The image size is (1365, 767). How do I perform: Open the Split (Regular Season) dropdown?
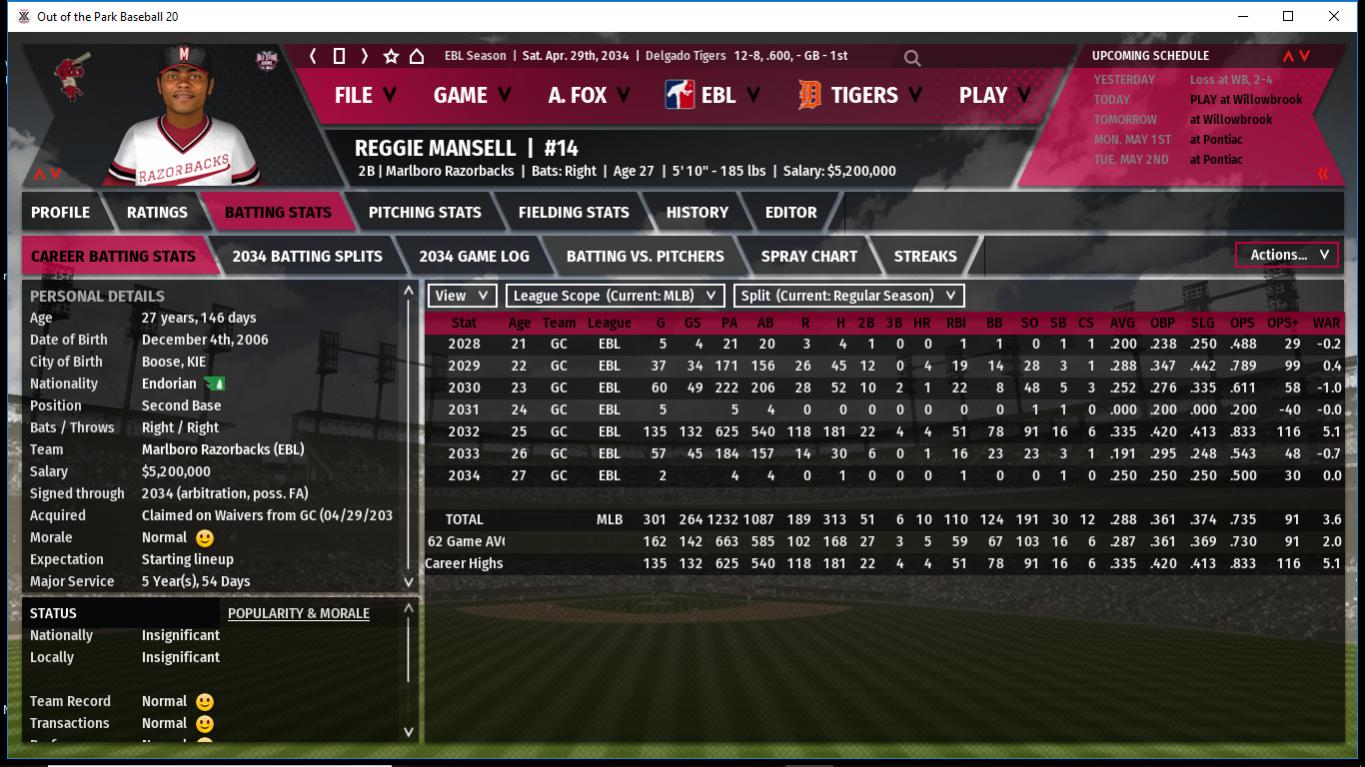point(849,296)
